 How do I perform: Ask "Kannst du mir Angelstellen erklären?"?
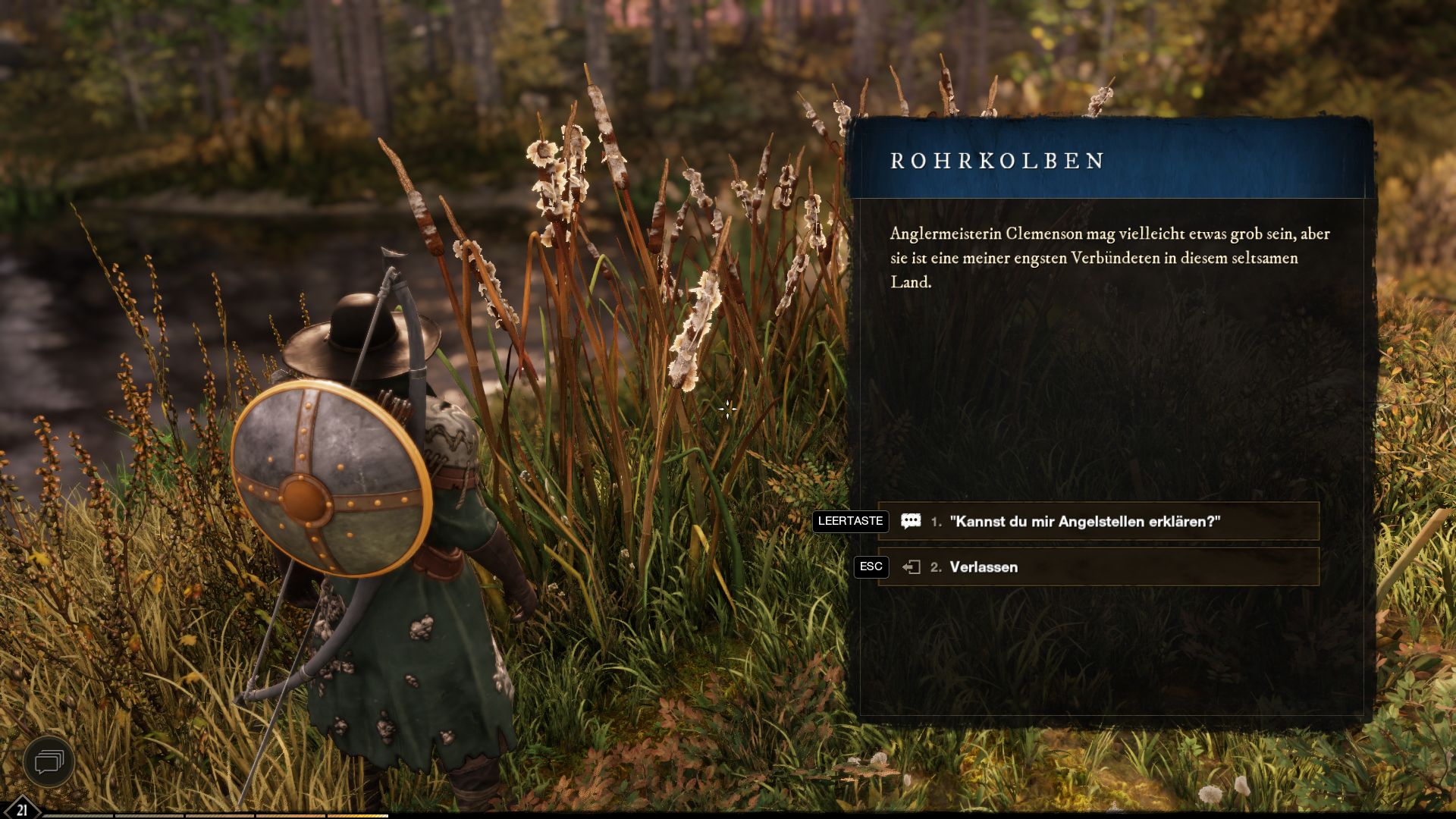pos(1084,522)
